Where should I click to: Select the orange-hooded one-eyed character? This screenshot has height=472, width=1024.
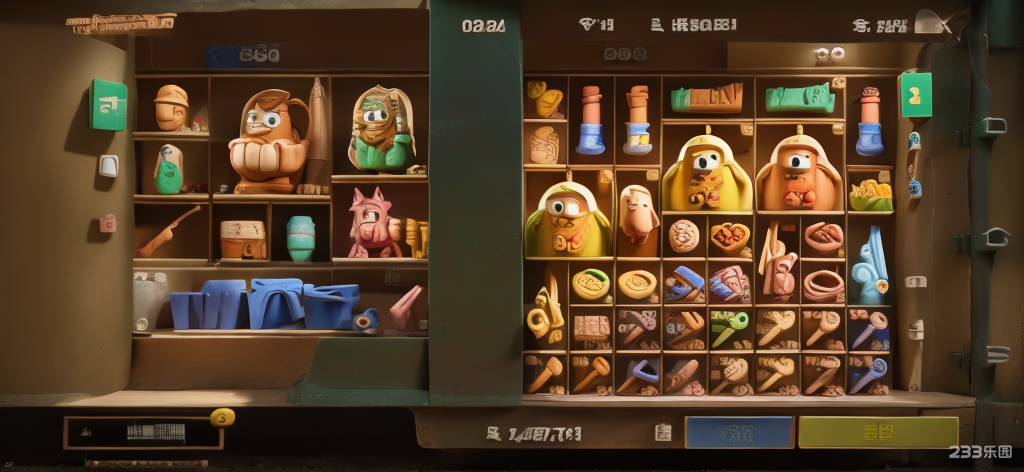tap(798, 172)
